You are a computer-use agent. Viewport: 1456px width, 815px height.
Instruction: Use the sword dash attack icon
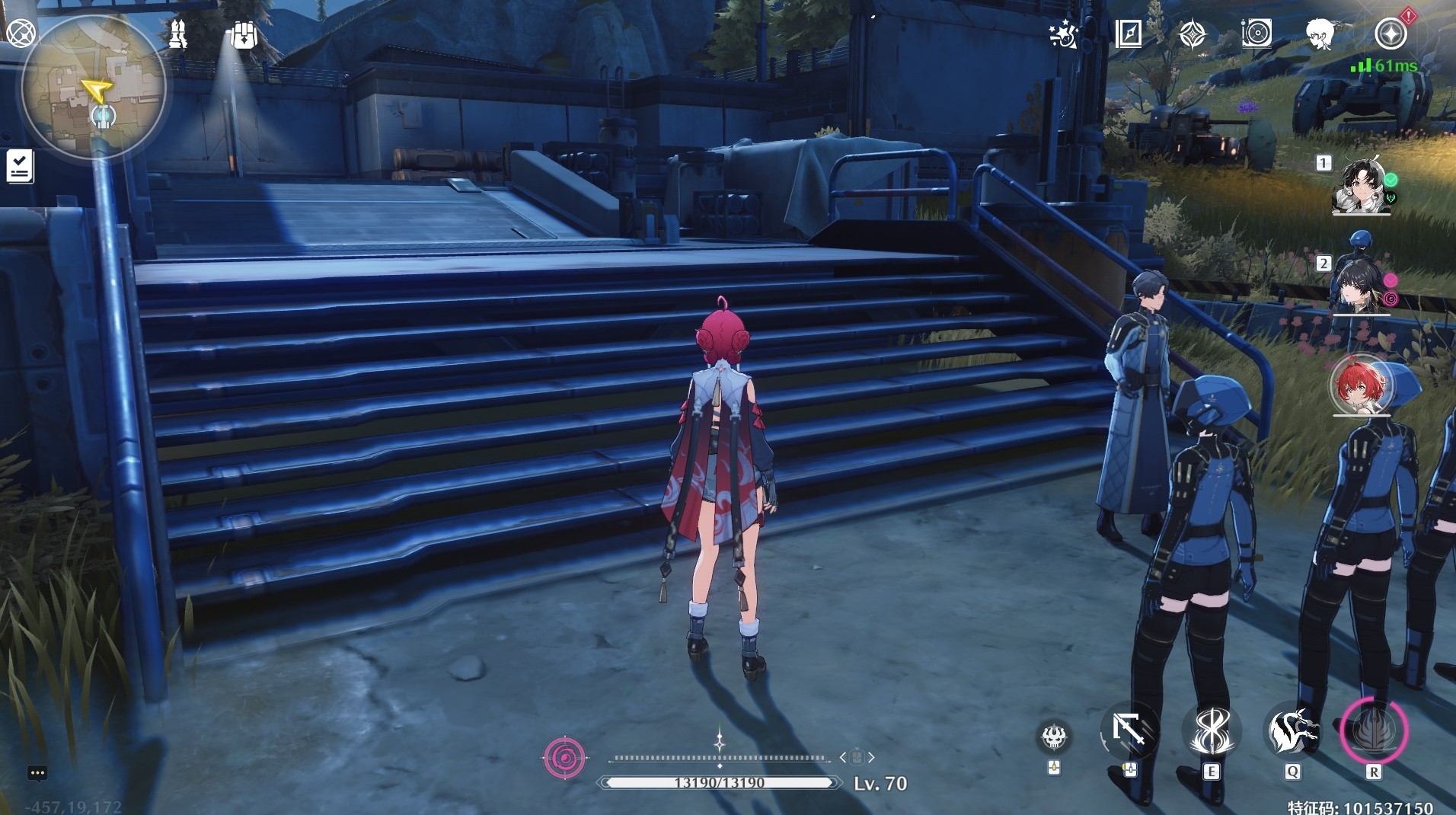point(1129,731)
